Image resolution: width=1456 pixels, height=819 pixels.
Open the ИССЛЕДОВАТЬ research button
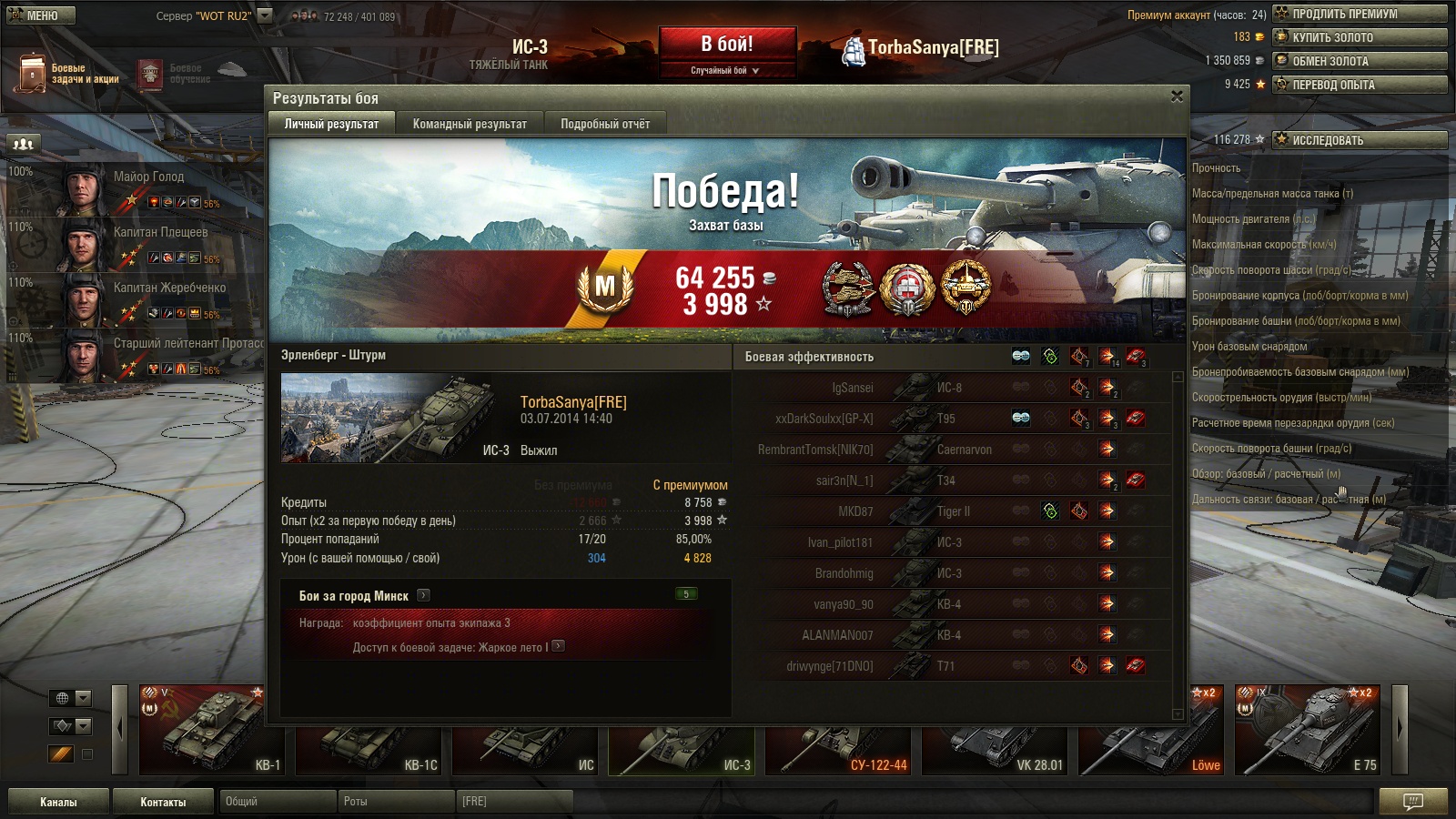tap(1360, 140)
